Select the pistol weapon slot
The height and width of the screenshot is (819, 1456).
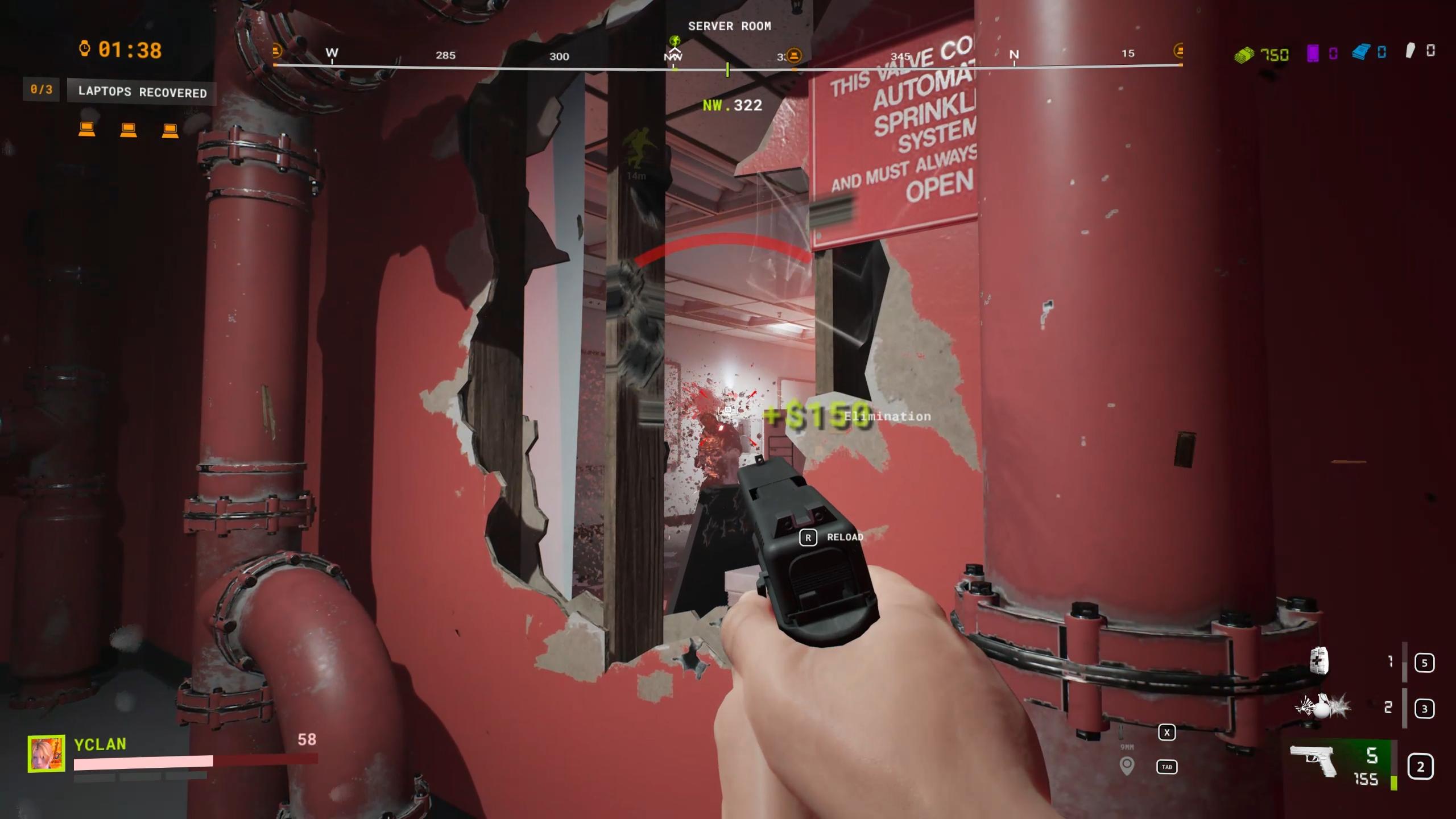coord(1314,760)
